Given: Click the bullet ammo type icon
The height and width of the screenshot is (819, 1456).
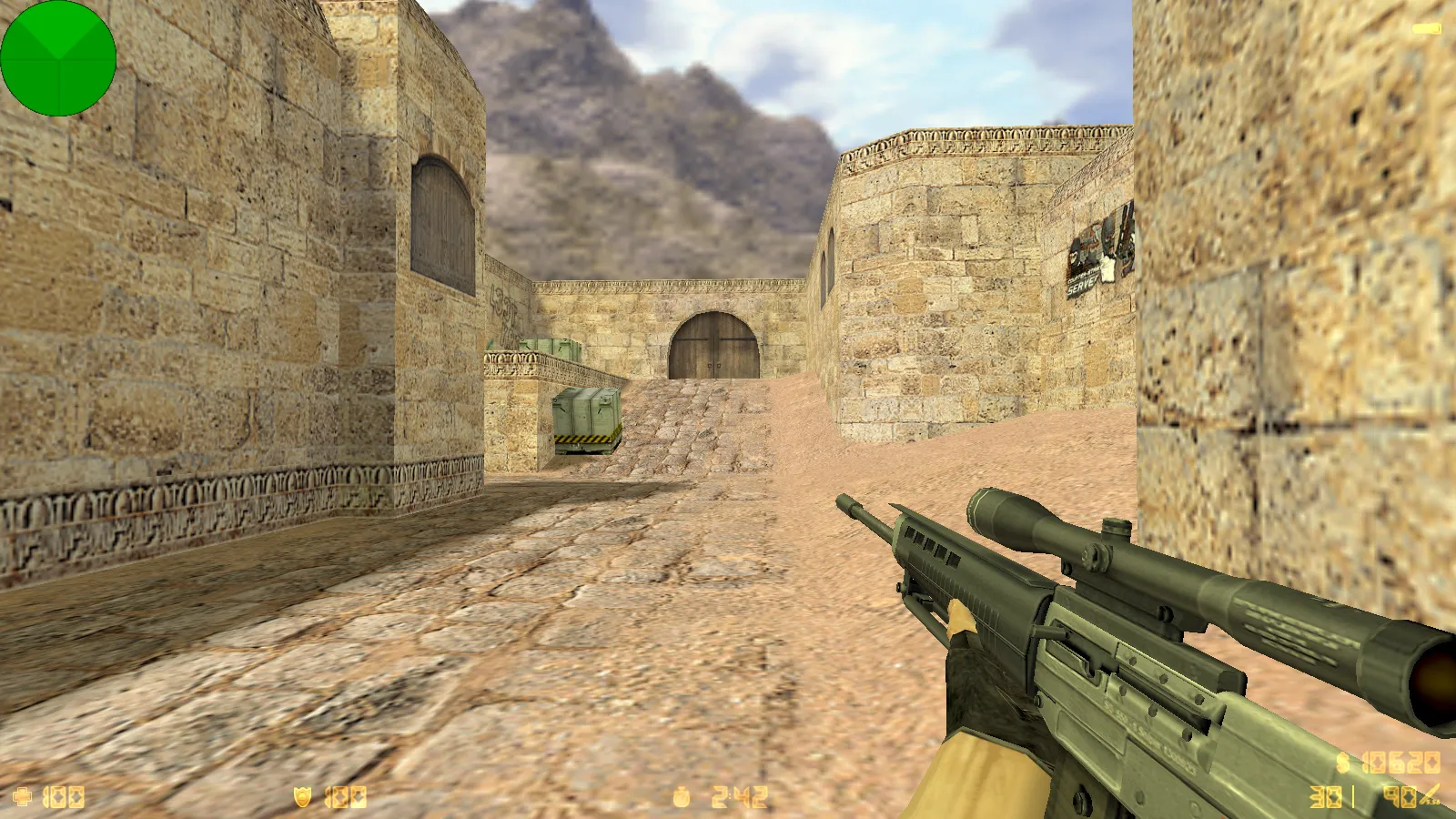Looking at the screenshot, I should click(x=1430, y=795).
